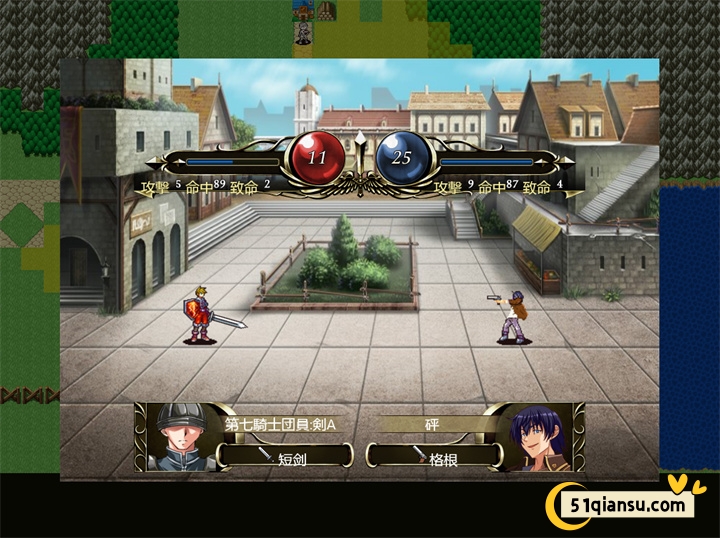Select the 短剑 weapon panel
This screenshot has width=720, height=538.
tap(285, 456)
